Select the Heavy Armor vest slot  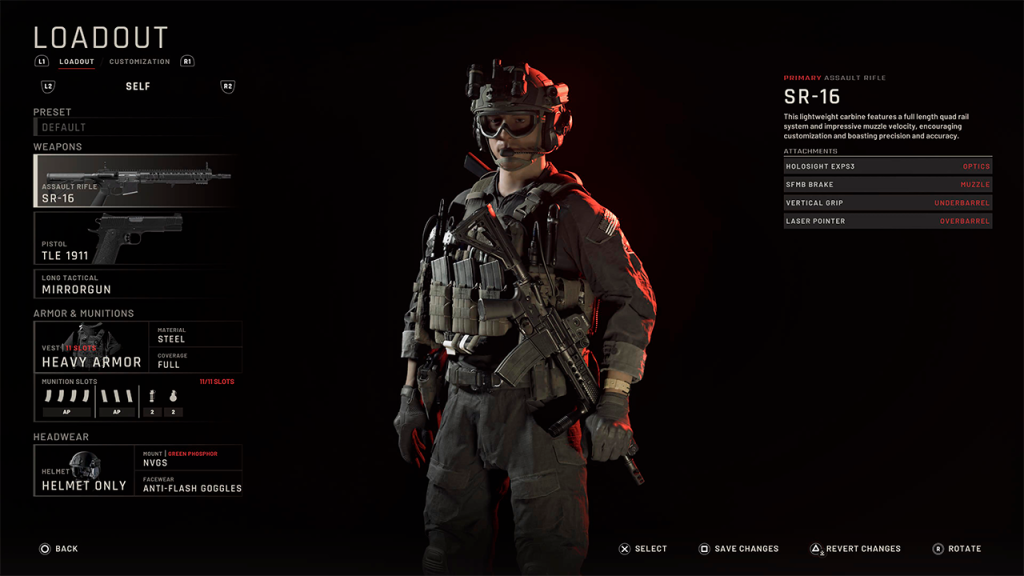[x=91, y=347]
